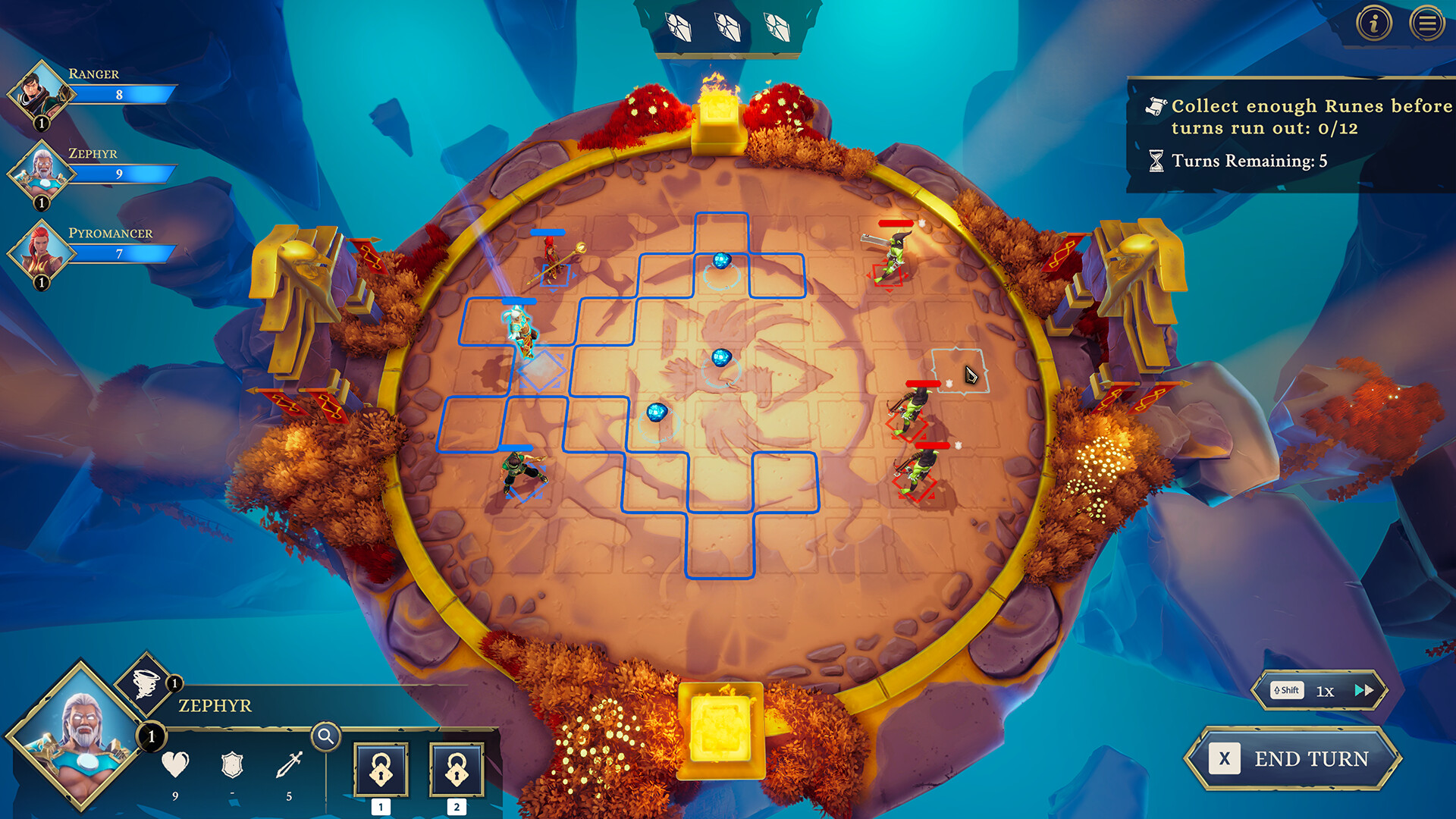Select the Ranger portrait in the turn order list

(42, 93)
